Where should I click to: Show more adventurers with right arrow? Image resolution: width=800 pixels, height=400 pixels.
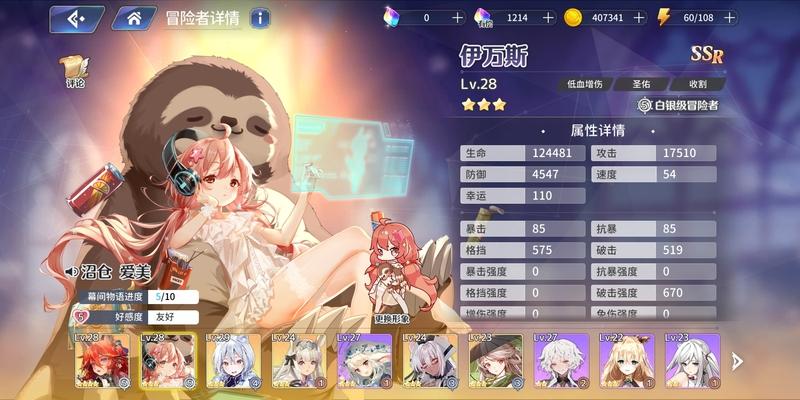738,361
